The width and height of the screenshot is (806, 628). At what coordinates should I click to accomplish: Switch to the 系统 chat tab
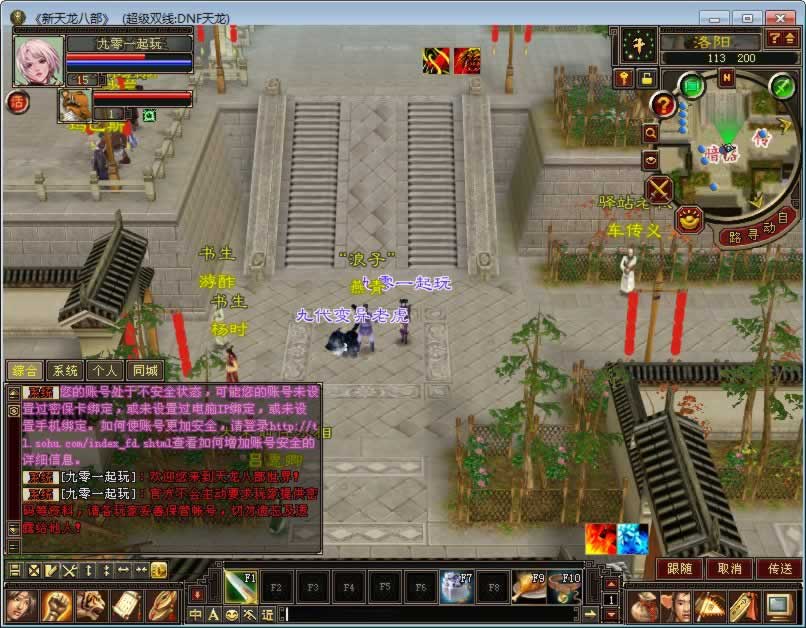pos(64,371)
